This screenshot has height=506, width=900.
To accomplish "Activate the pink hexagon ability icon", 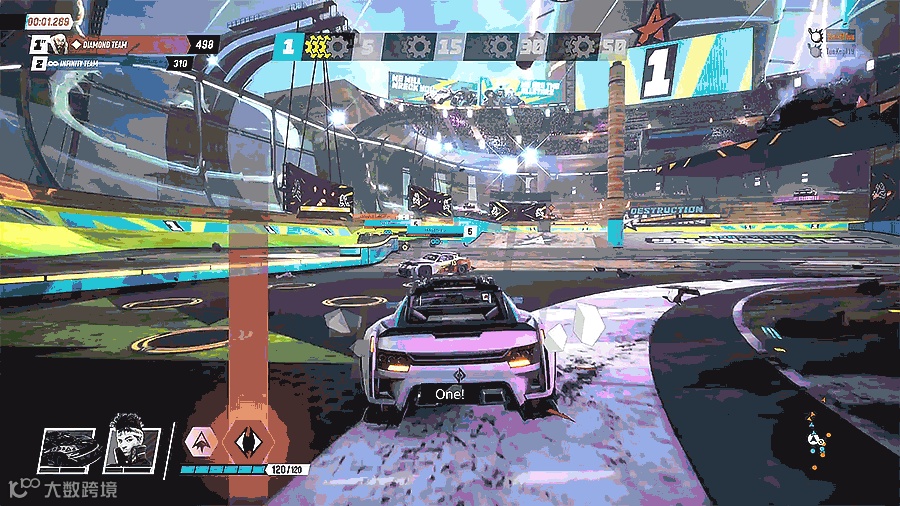I will point(202,440).
